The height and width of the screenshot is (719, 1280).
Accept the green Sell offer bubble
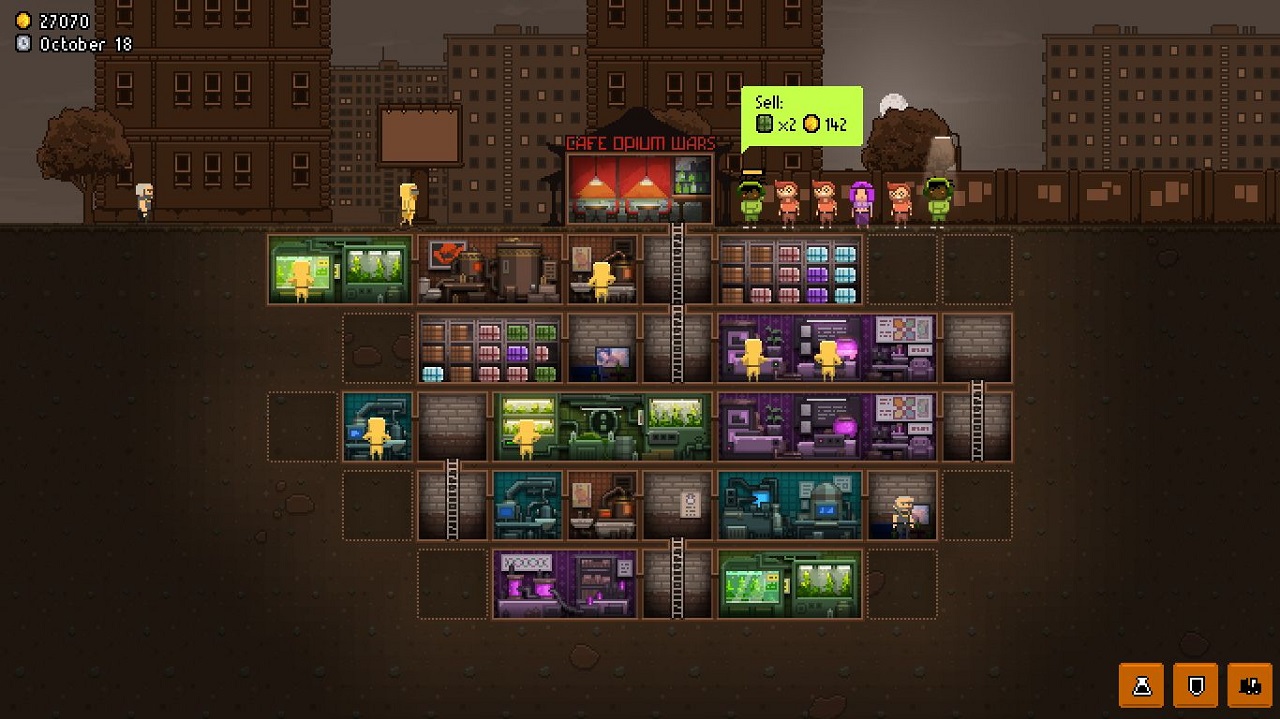coord(801,116)
